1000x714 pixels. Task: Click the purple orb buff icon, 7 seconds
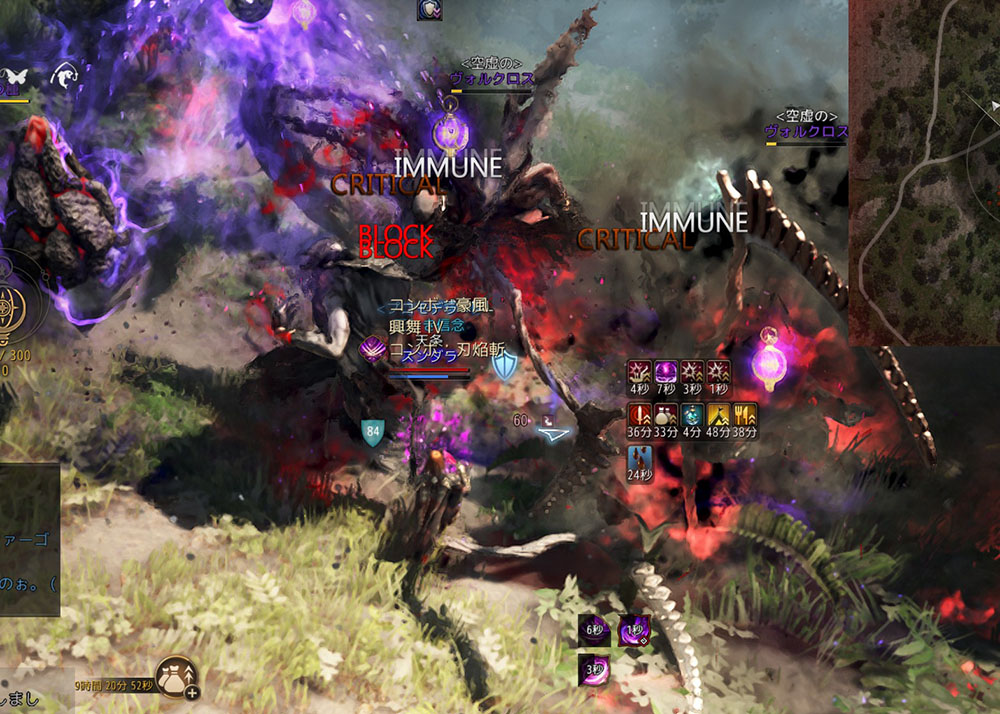[x=665, y=374]
